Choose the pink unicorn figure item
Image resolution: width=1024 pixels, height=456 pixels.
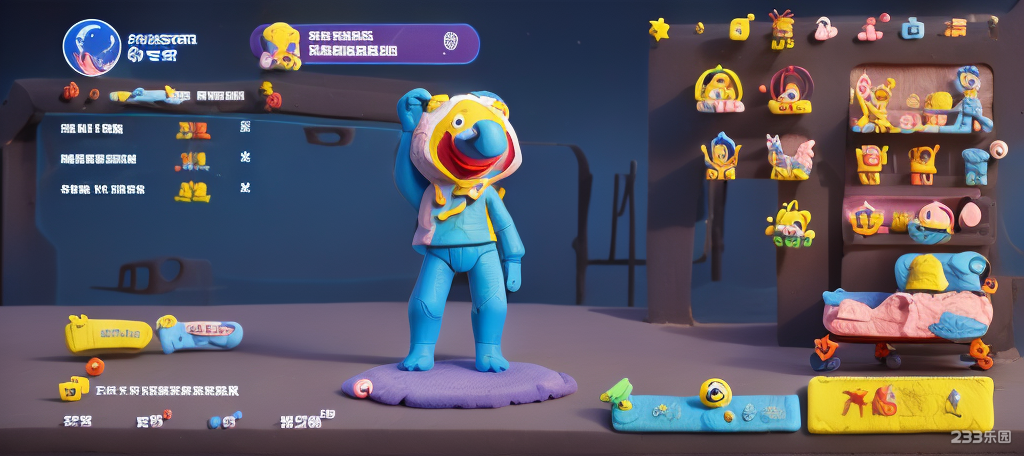point(790,157)
